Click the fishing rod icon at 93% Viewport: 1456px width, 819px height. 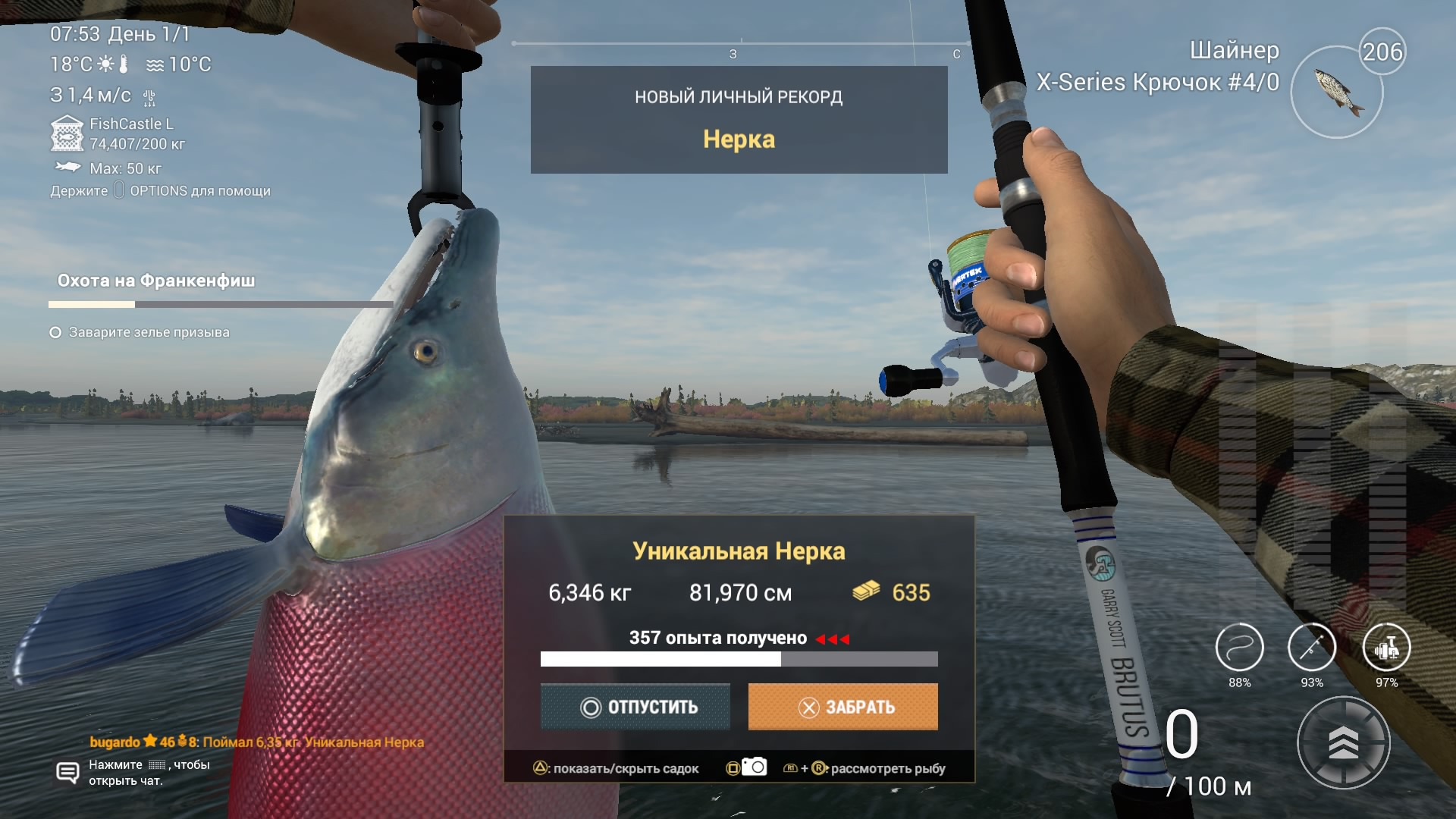tap(1313, 648)
